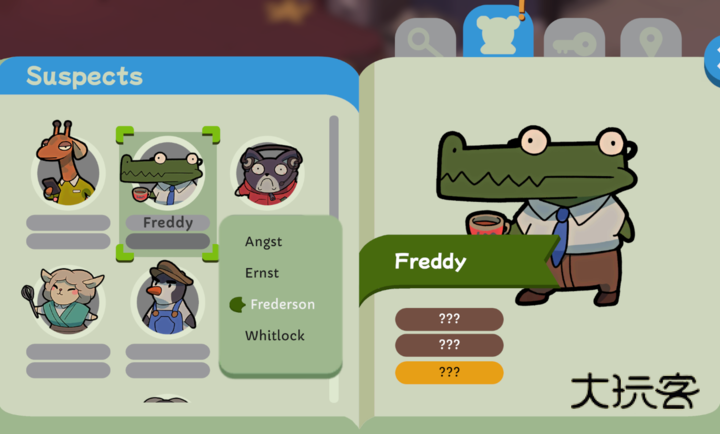
Task: Select the giraffe suspect portrait
Action: [68, 166]
